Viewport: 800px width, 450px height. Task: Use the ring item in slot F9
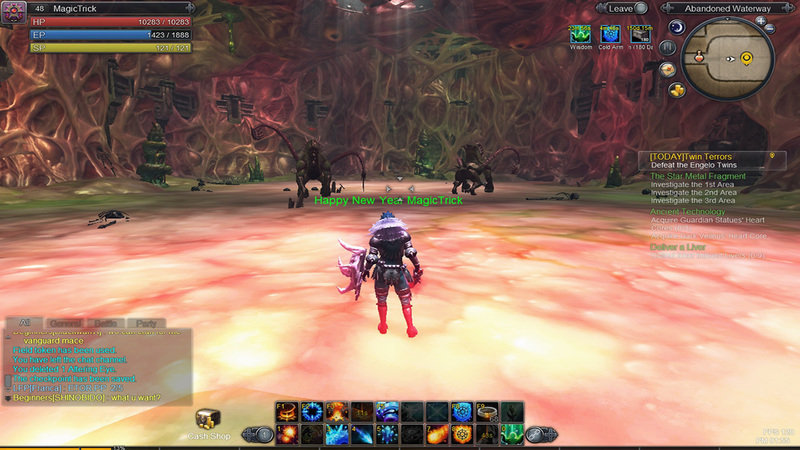pos(487,411)
